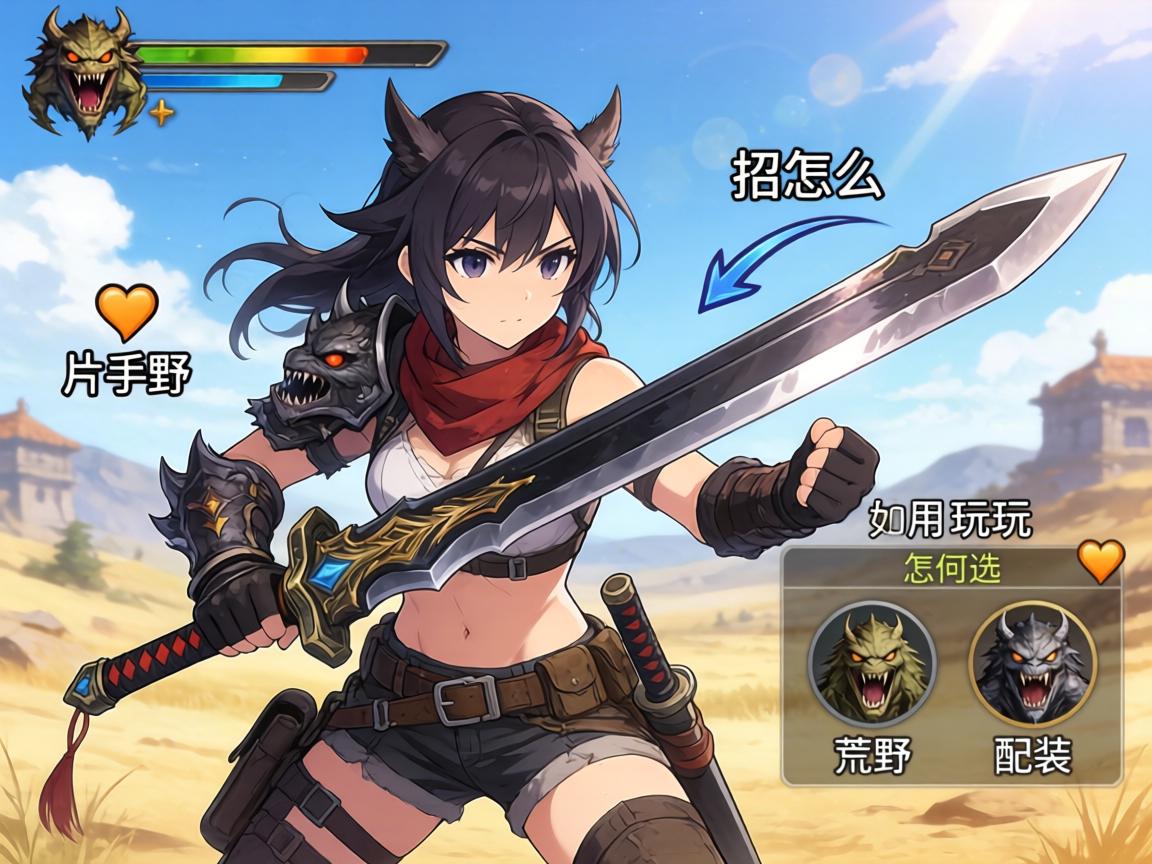Select the green monster 荒野 icon
Viewport: 1152px width, 864px height.
872,663
